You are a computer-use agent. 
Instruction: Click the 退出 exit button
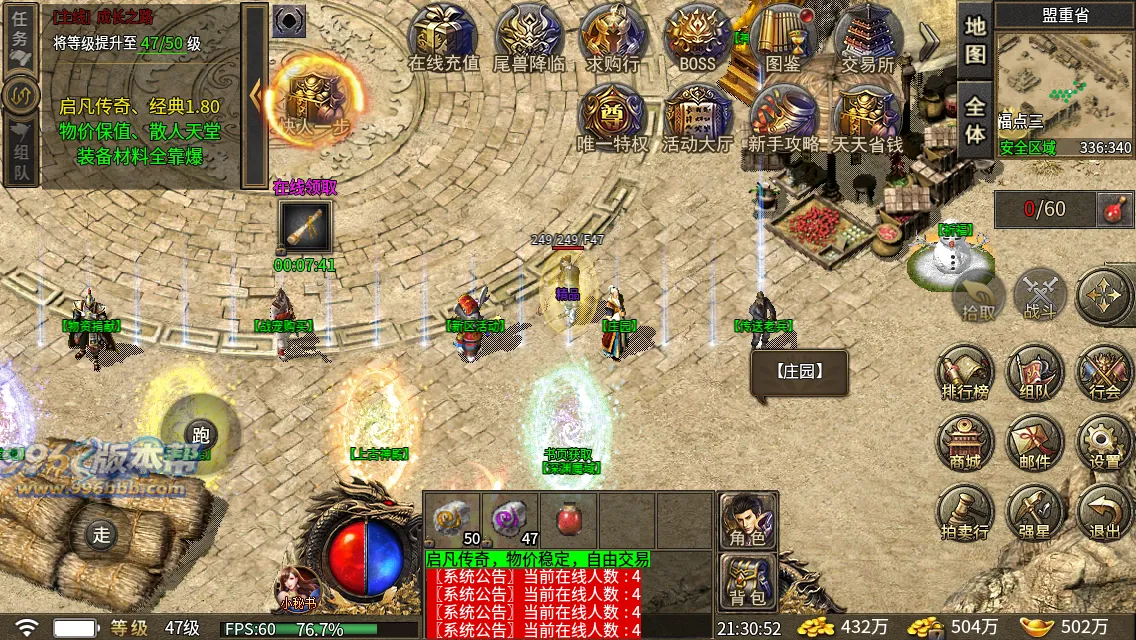1105,512
